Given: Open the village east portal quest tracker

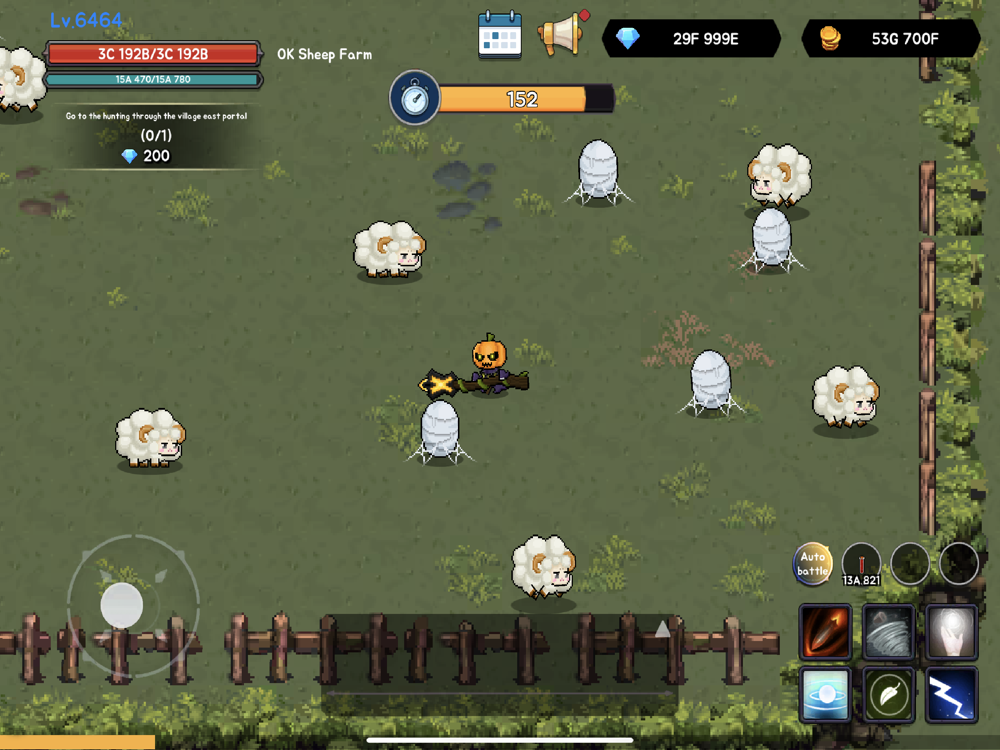Looking at the screenshot, I should (x=156, y=136).
